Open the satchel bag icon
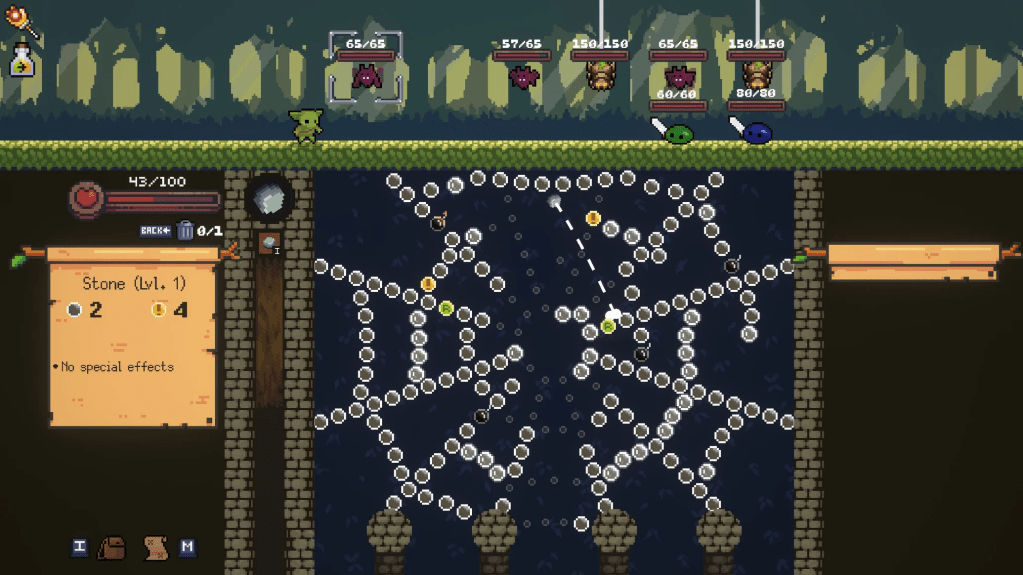Image resolution: width=1023 pixels, height=575 pixels. (113, 547)
